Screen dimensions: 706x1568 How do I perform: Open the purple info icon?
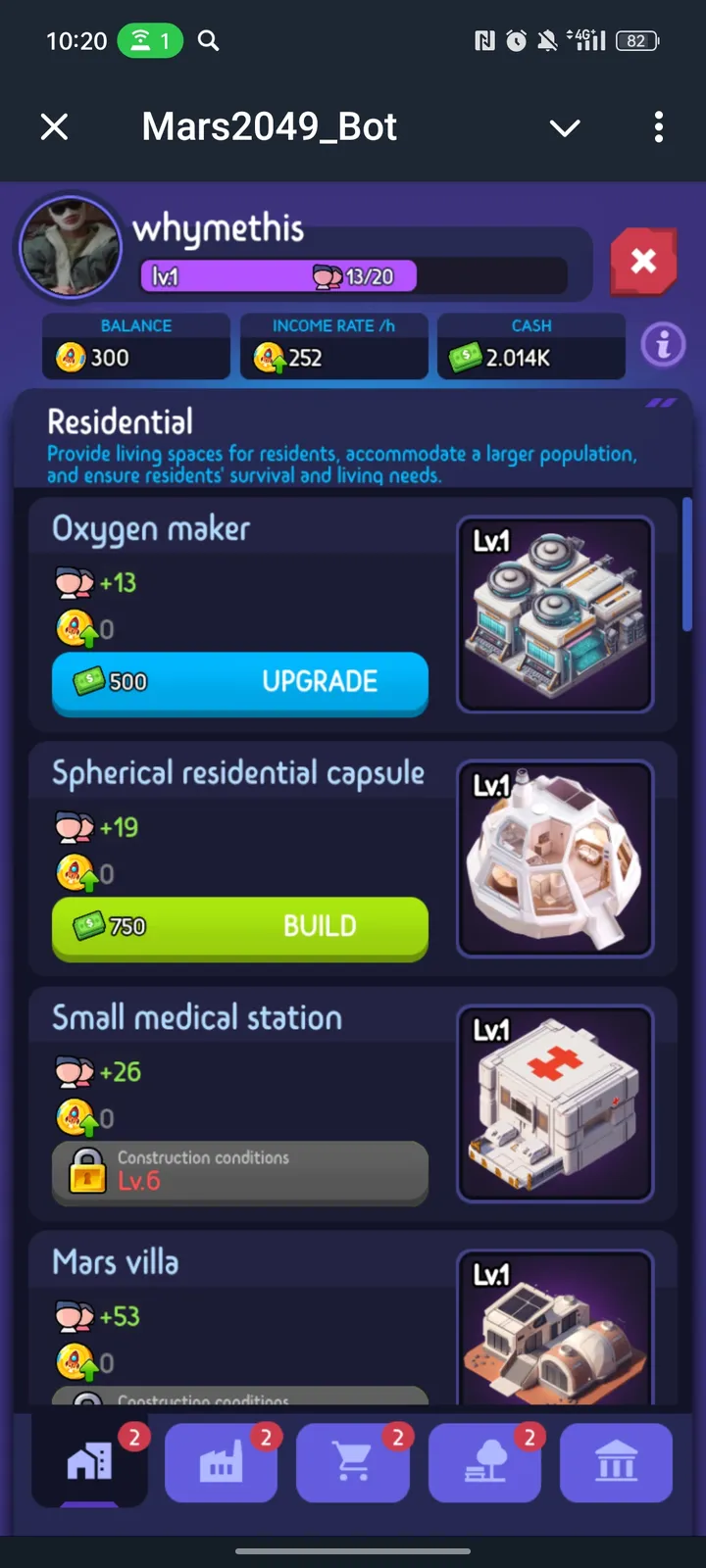click(663, 345)
